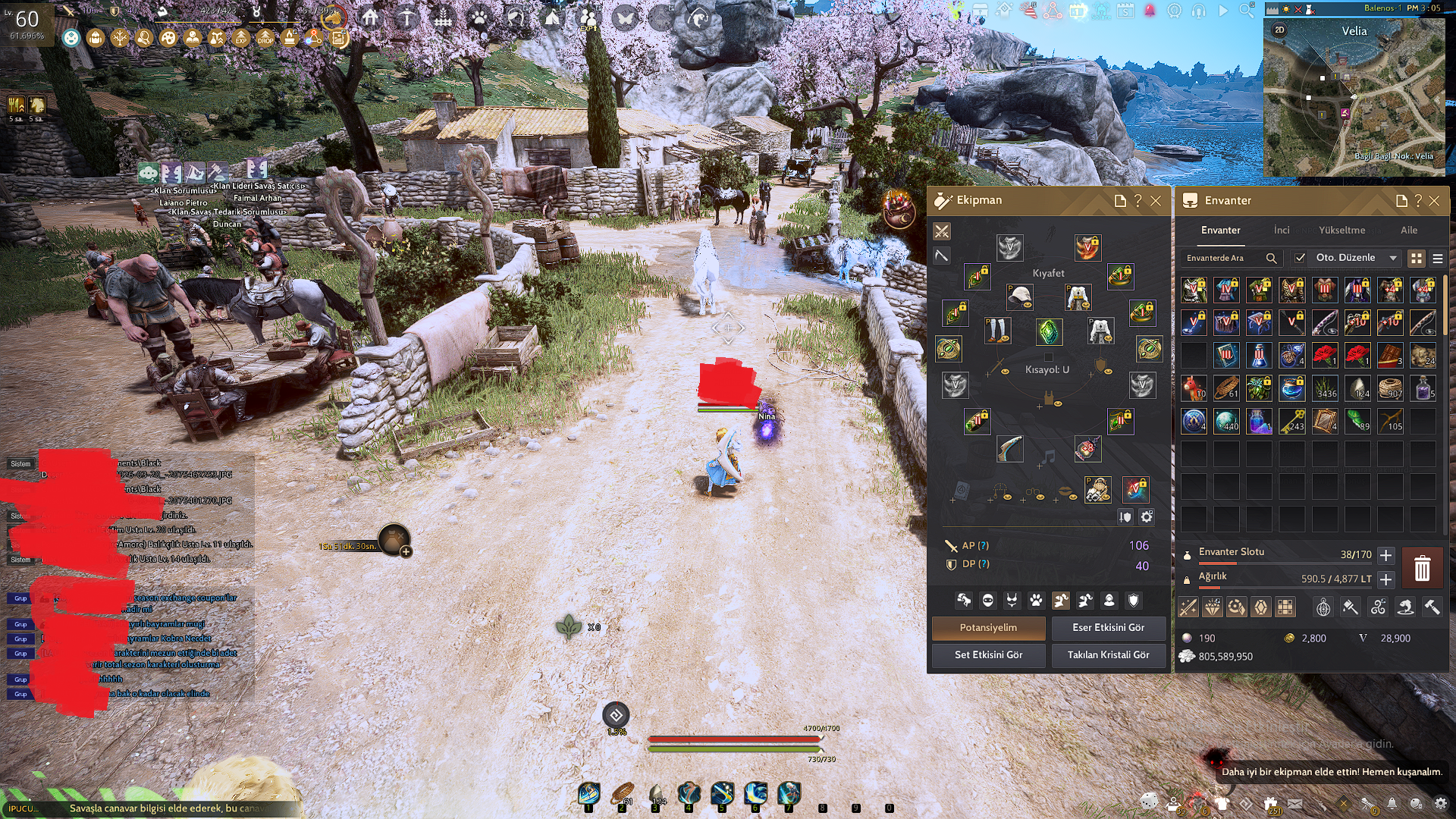Click the search magnifier in the inventory panel
The image size is (1456, 819).
[1272, 258]
